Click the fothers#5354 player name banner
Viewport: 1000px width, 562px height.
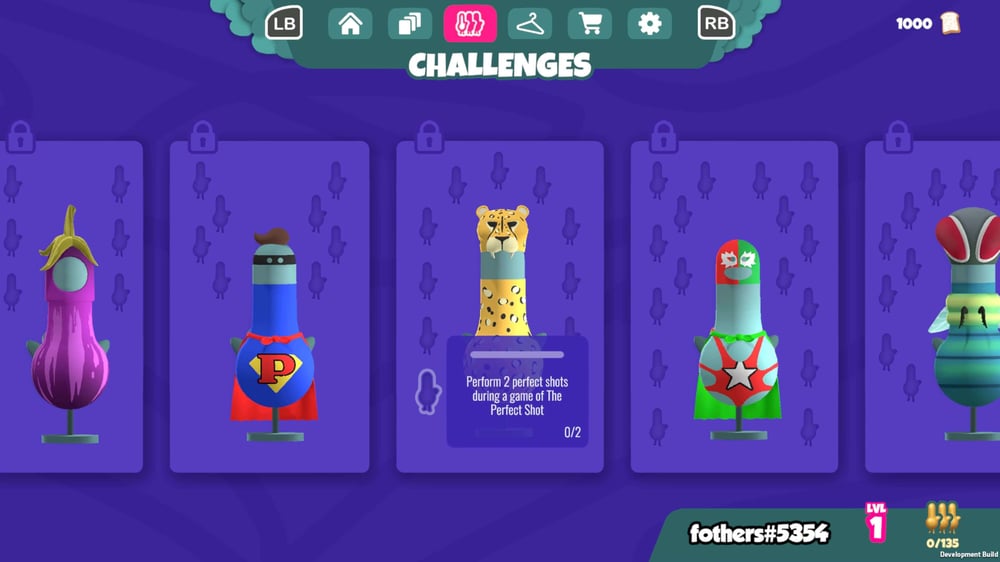point(759,533)
